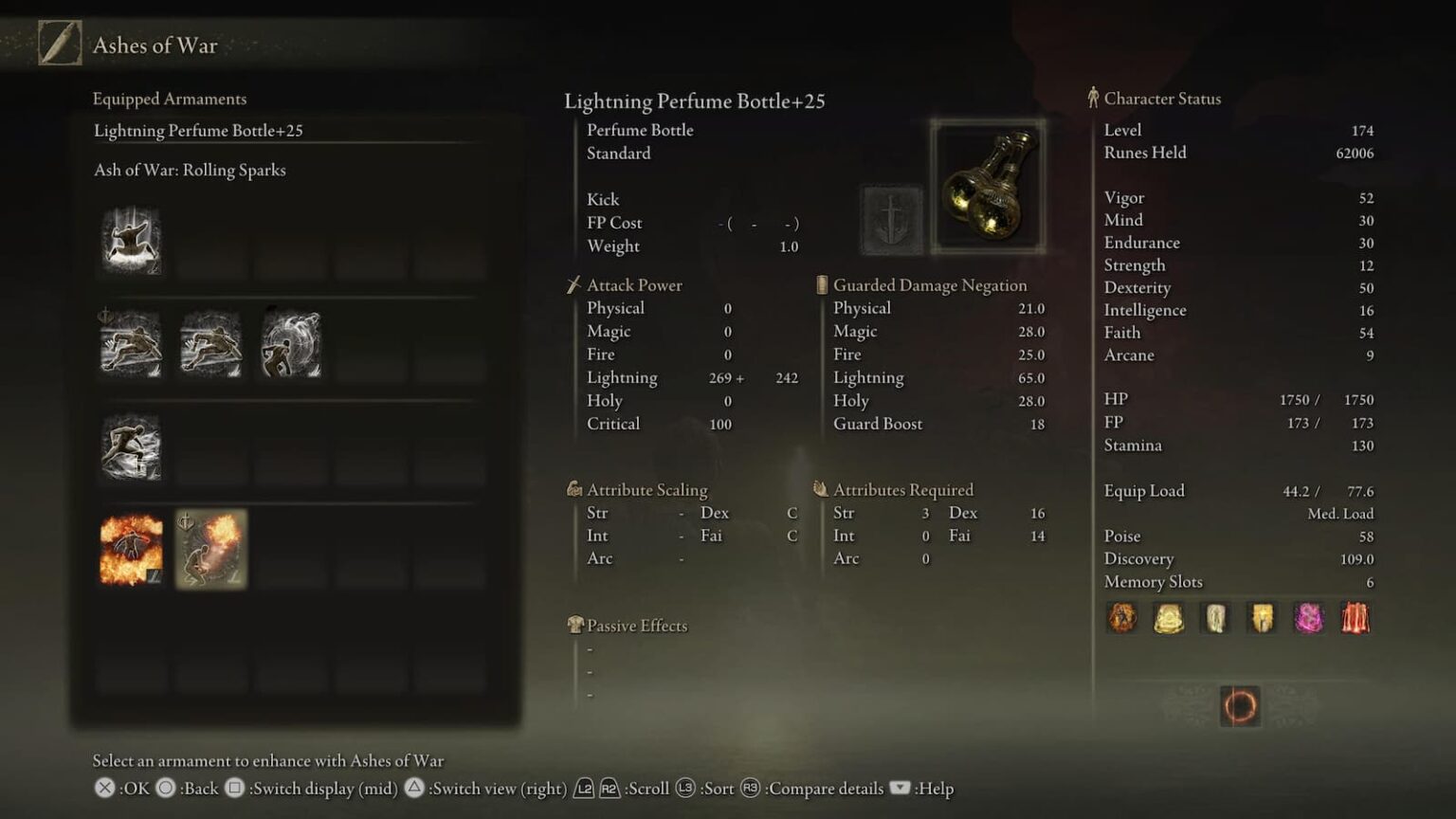Click the Attribute Scaling icon
Screen dimensions: 1456x819
573,489
